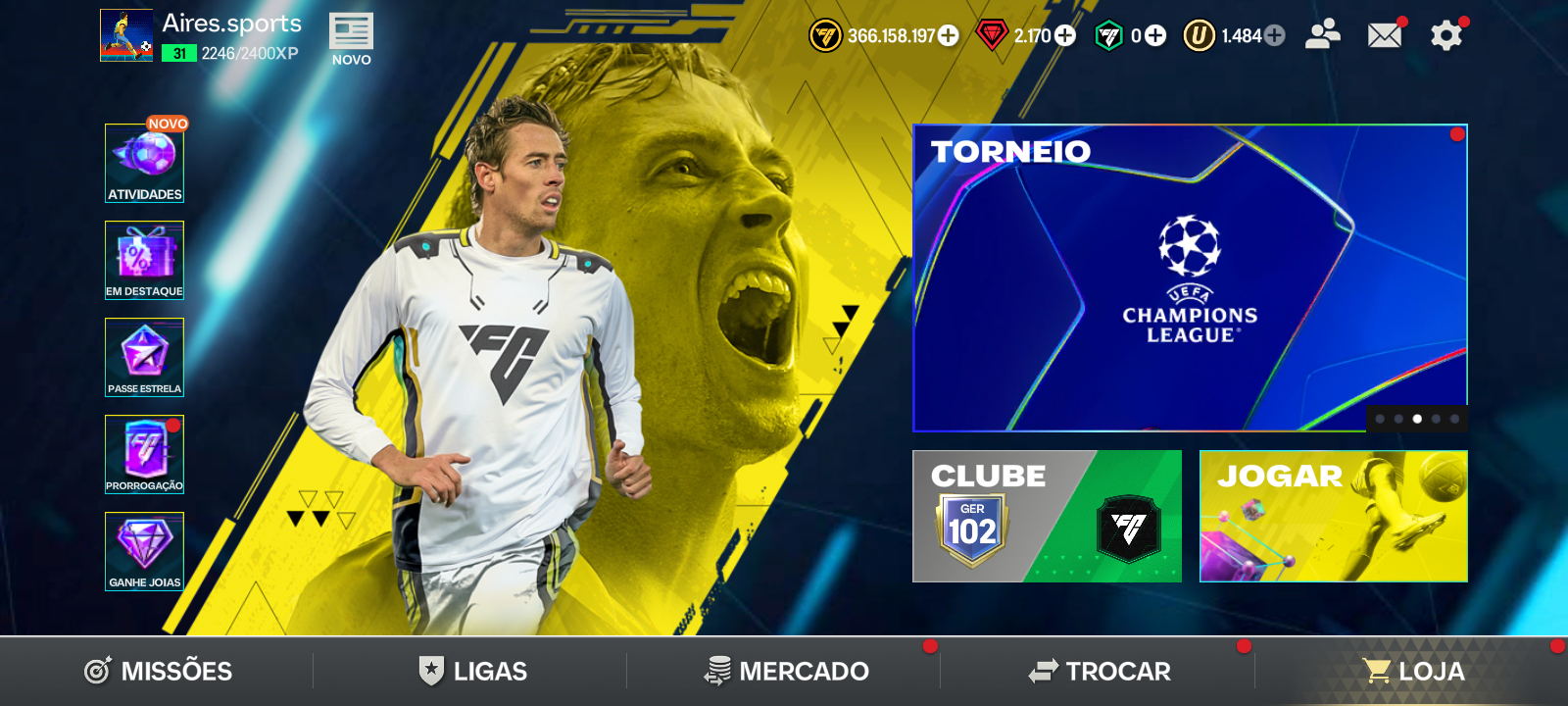Open the game settings gear
1568x706 pixels.
(1445, 33)
